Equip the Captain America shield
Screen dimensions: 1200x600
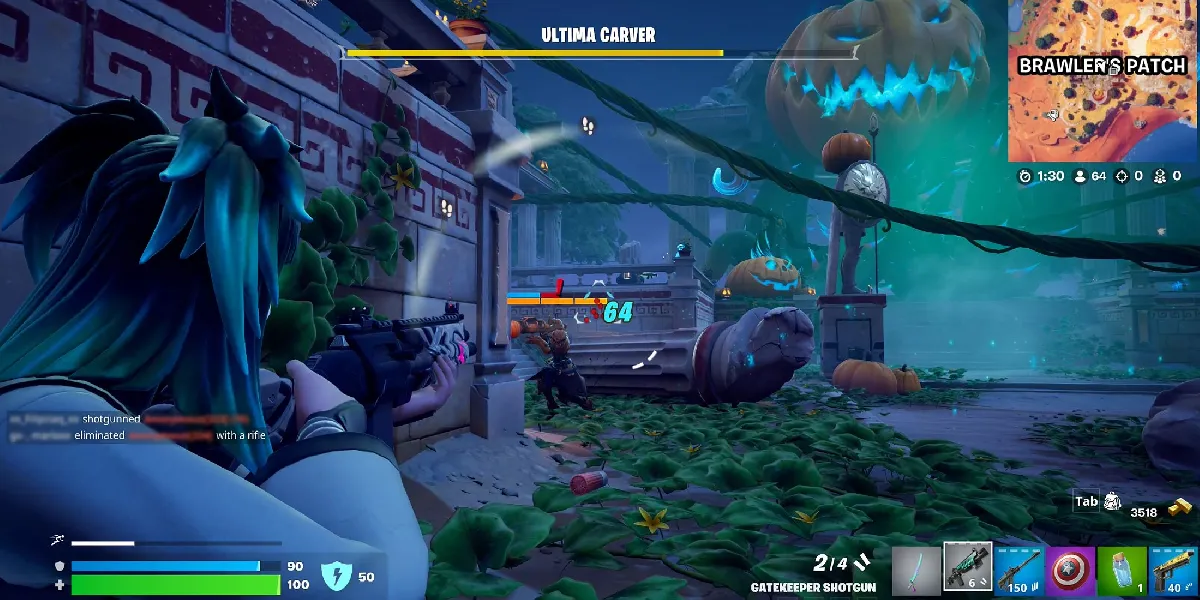[1070, 571]
